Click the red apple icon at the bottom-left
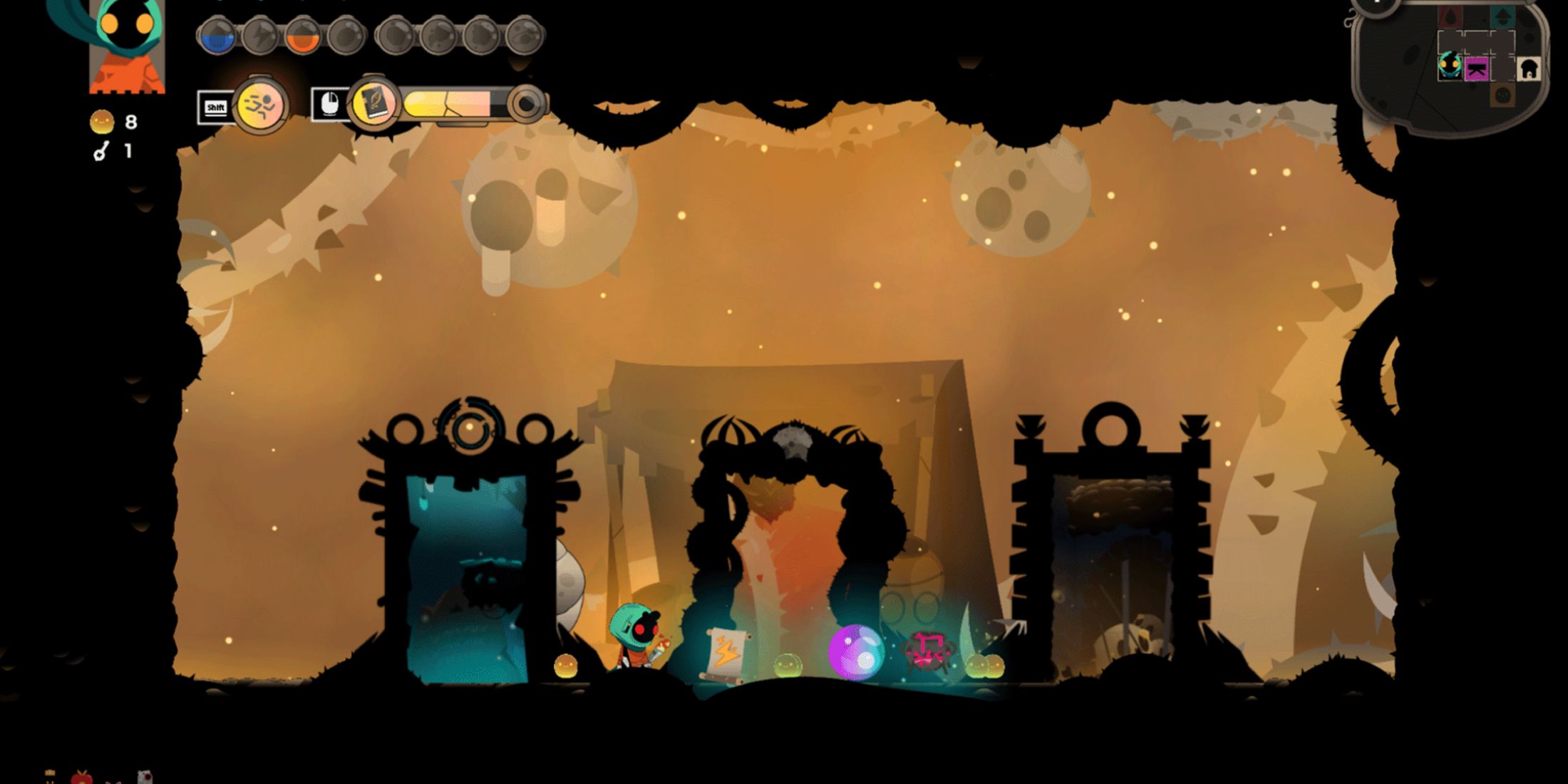1568x784 pixels. pos(82,777)
